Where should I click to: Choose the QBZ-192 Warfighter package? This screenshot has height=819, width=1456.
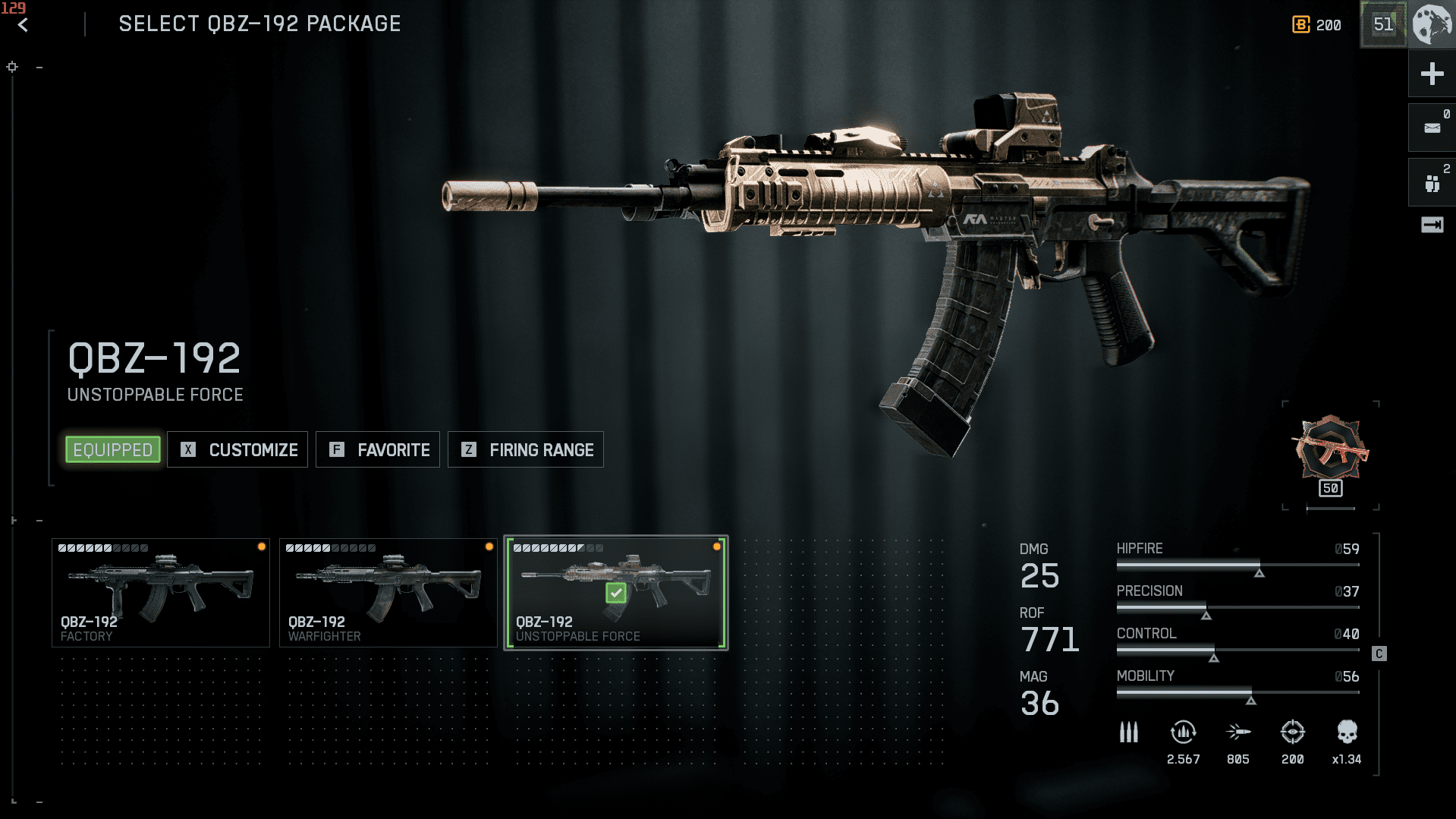tap(388, 593)
